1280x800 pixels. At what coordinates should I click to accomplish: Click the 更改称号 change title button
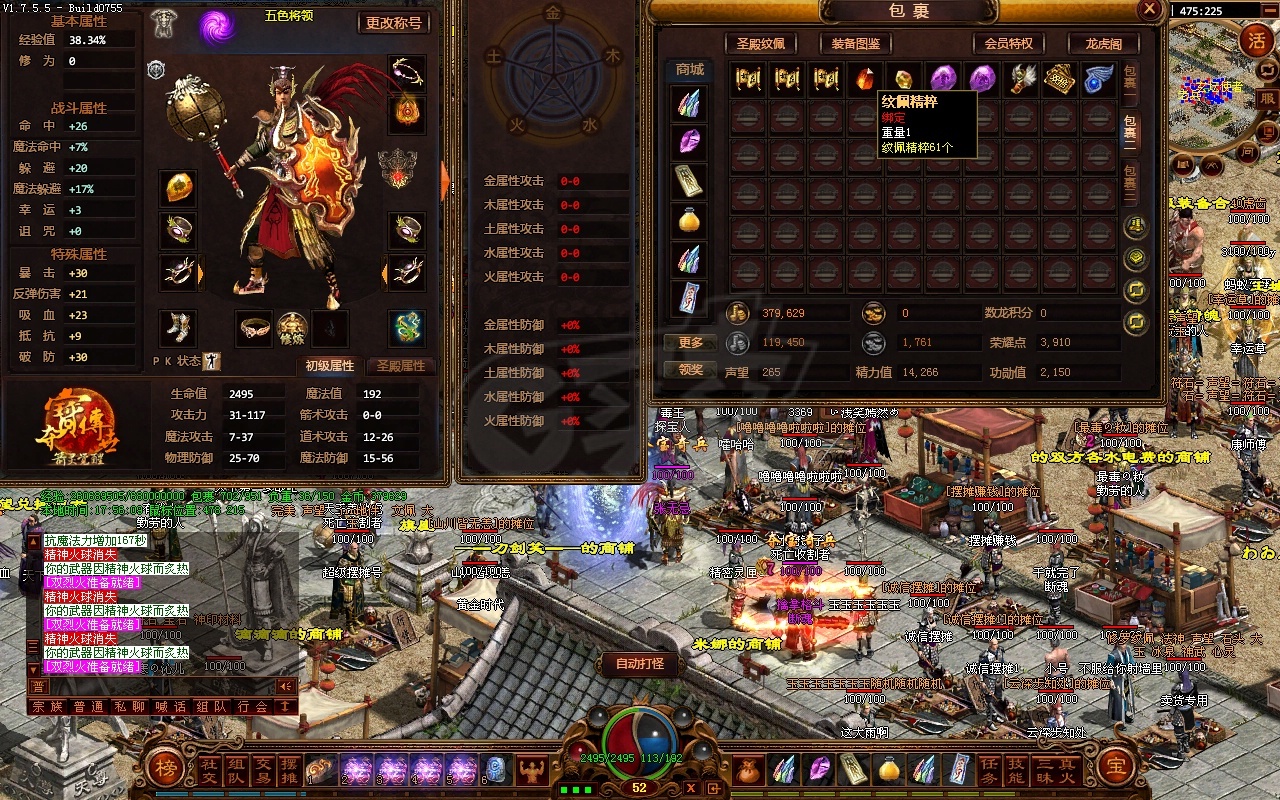(394, 23)
